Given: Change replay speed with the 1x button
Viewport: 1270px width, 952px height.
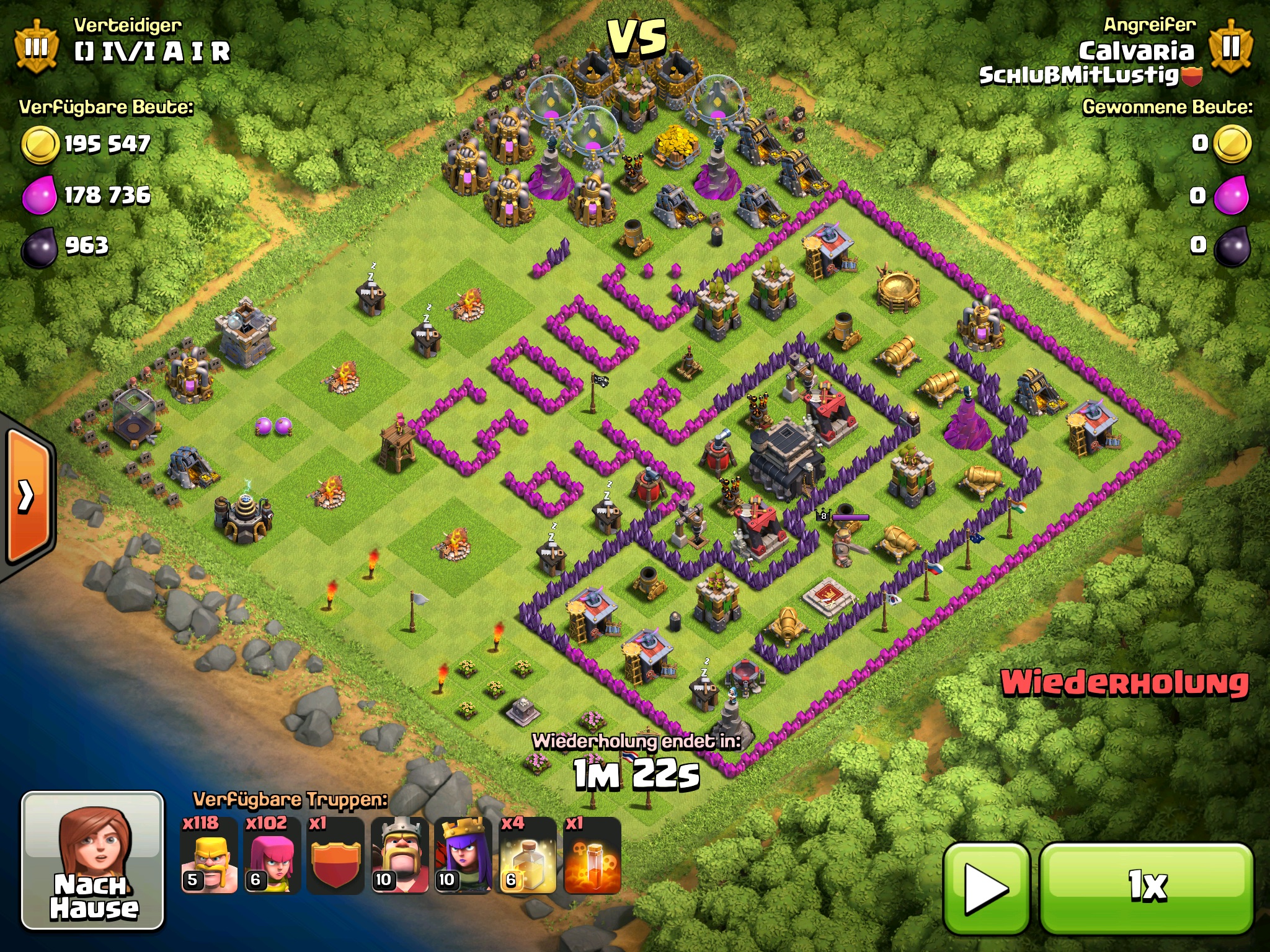Looking at the screenshot, I should [1147, 888].
